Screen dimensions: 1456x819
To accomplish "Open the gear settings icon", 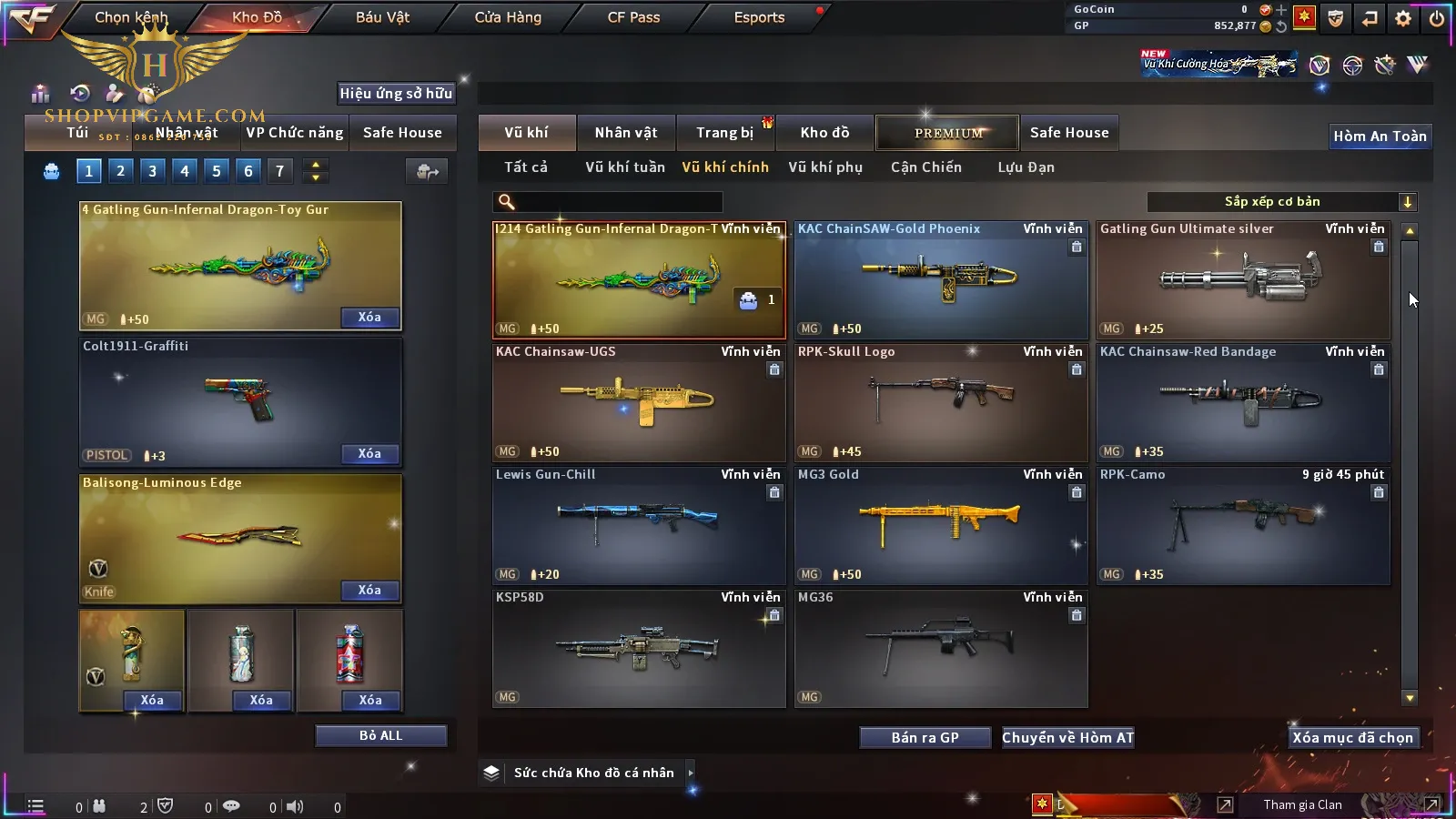I will [x=1403, y=18].
